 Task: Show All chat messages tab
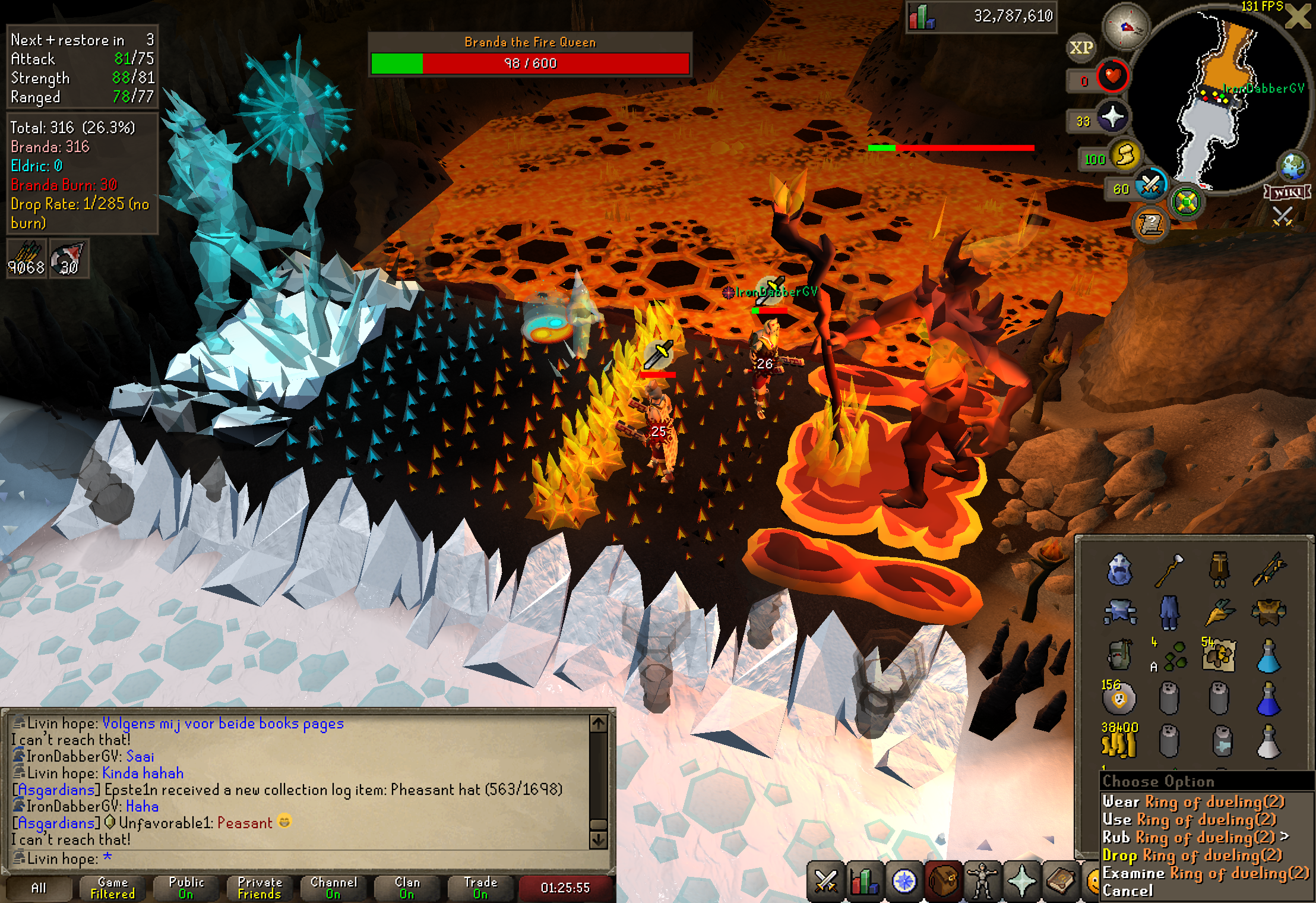[x=39, y=888]
